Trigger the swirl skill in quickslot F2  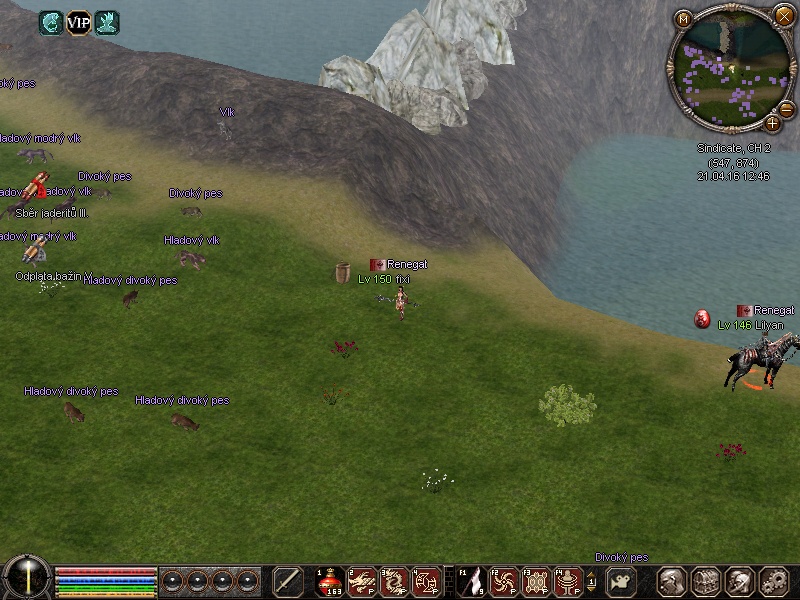pos(505,581)
